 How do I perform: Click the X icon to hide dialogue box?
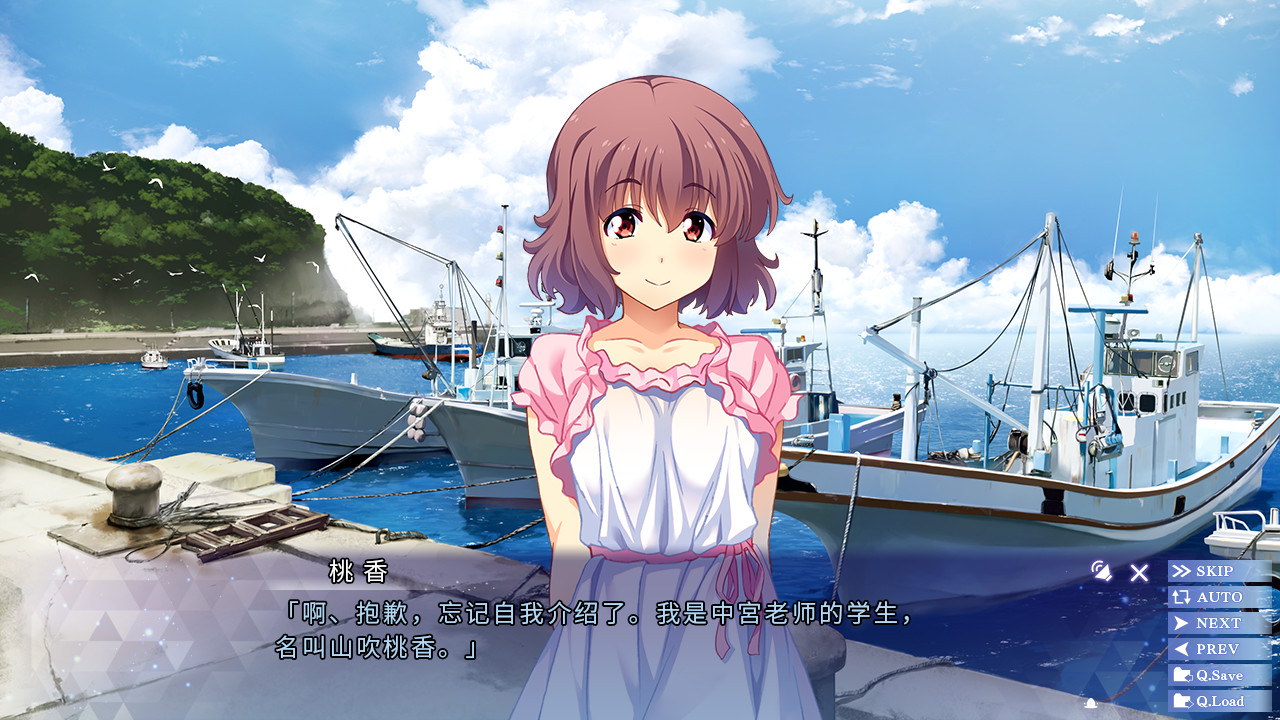tap(1137, 572)
